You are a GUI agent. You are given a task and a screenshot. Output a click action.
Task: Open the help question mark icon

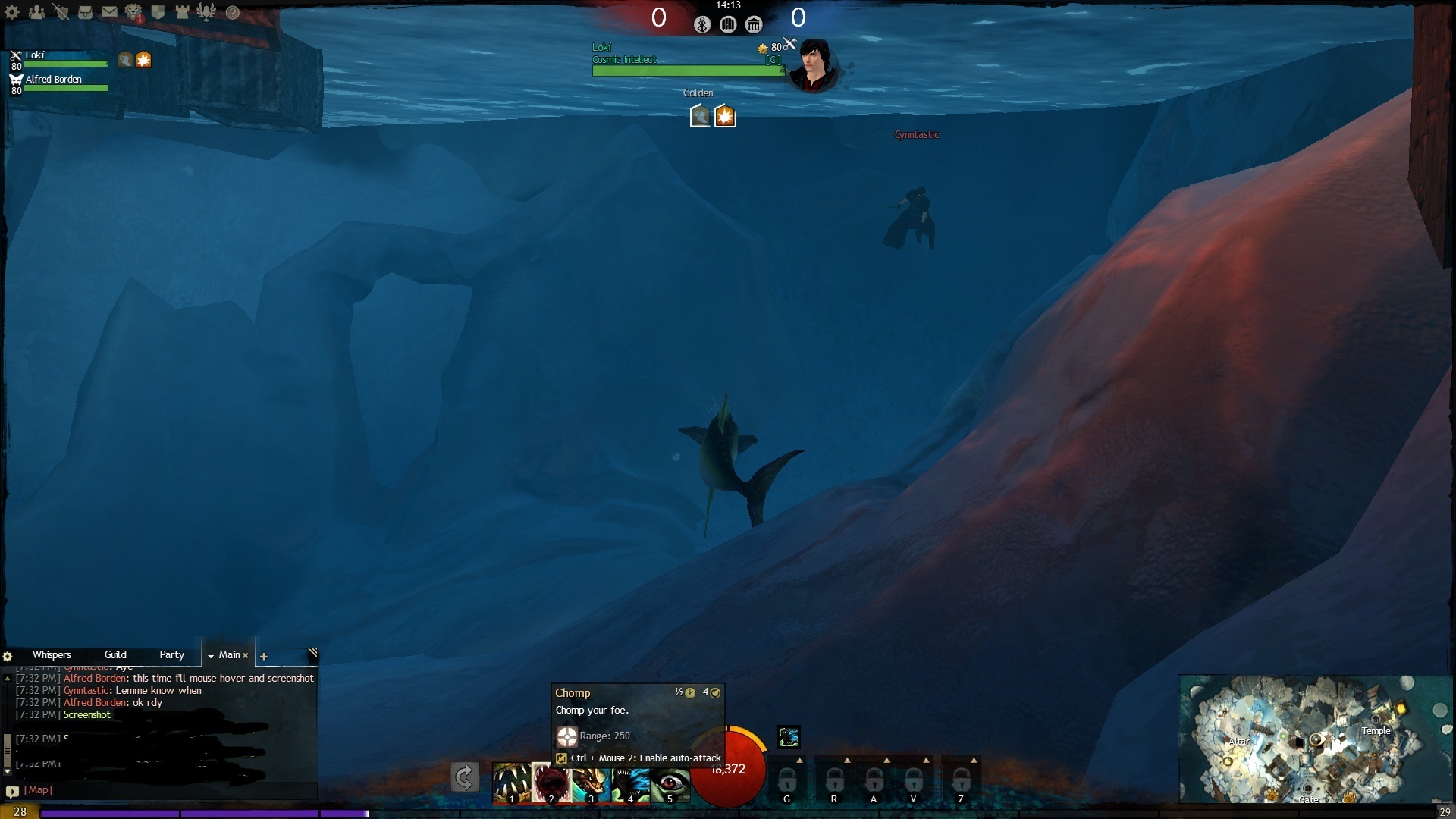[233, 12]
